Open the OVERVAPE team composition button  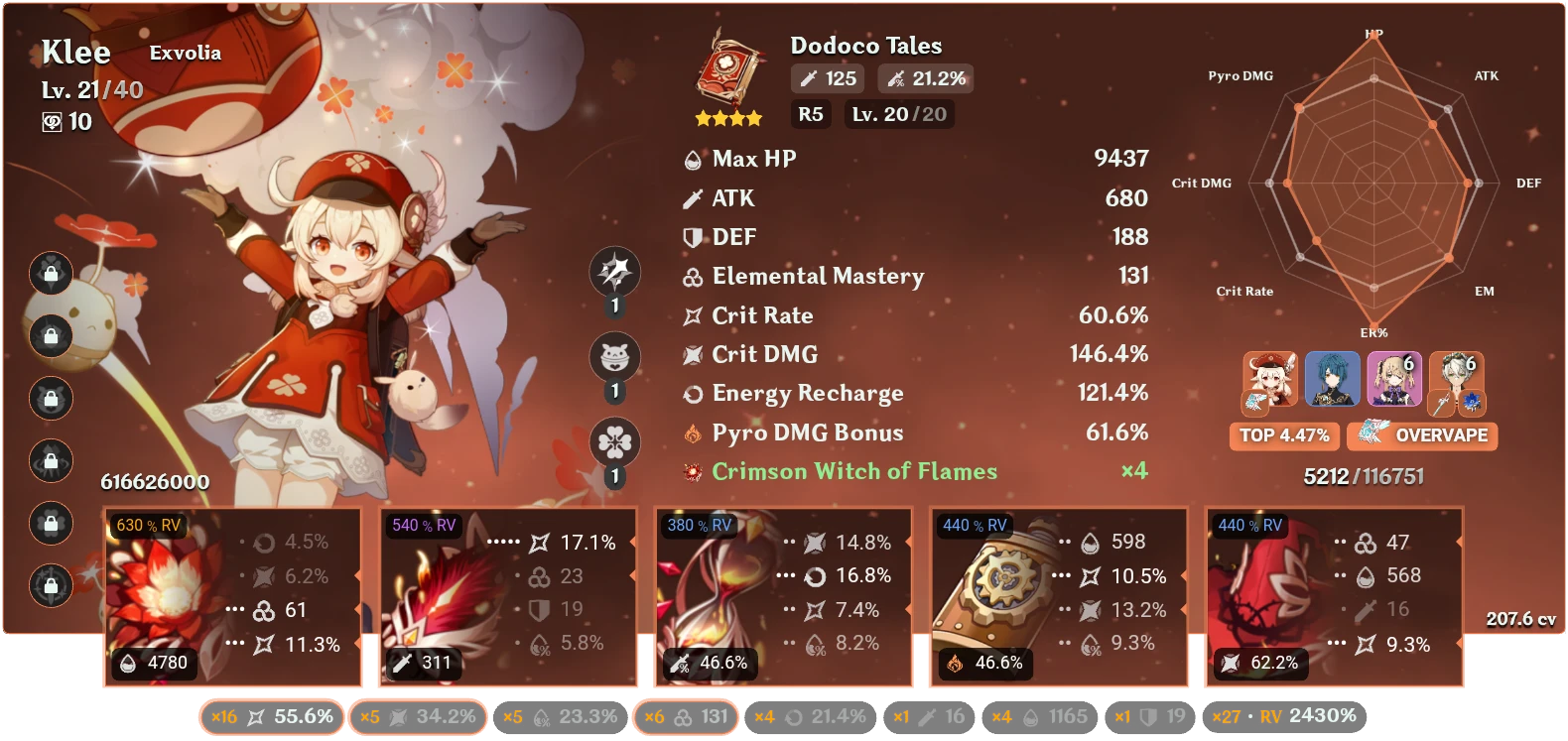(1422, 435)
